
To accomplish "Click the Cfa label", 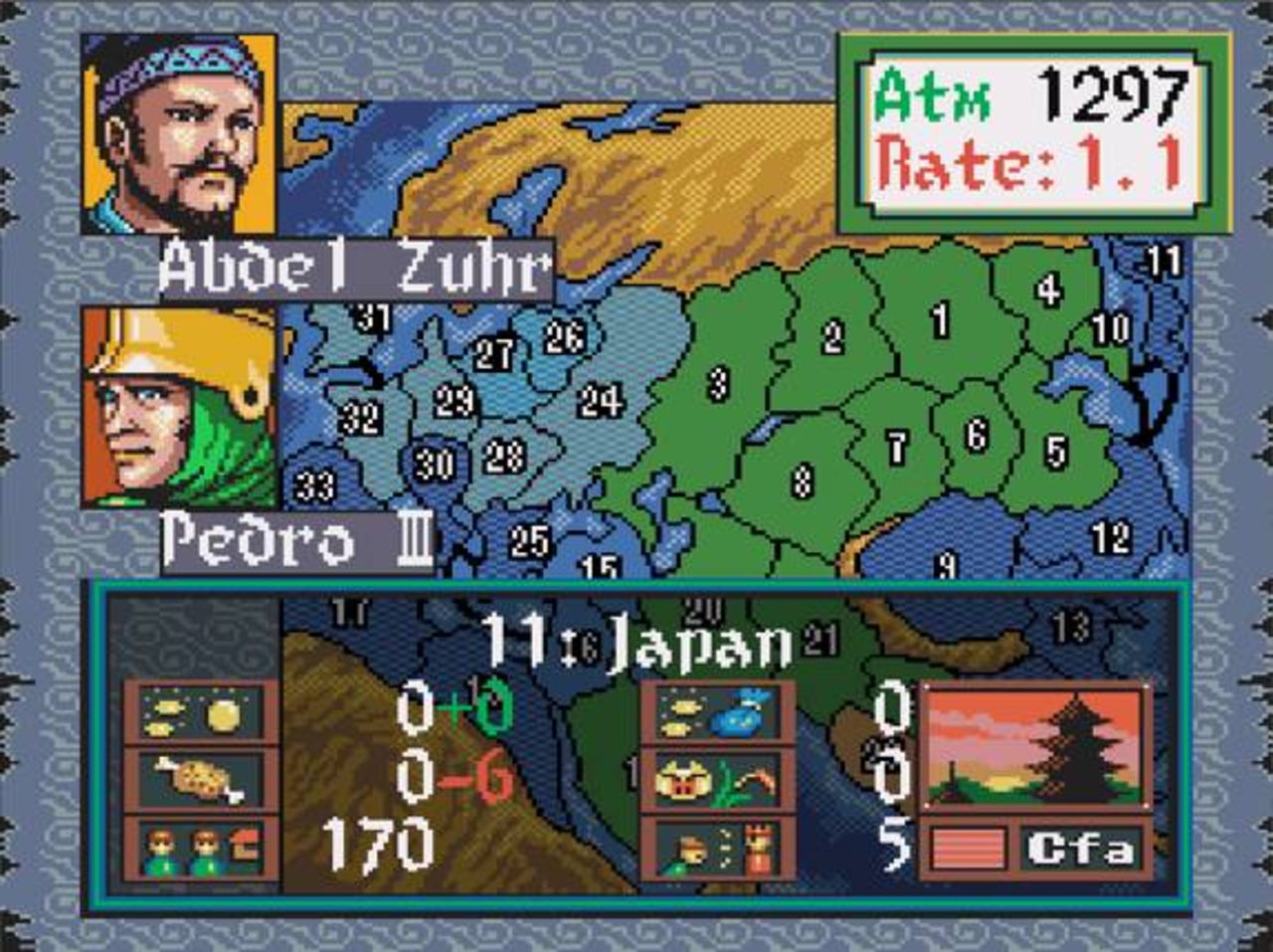I will [1080, 850].
